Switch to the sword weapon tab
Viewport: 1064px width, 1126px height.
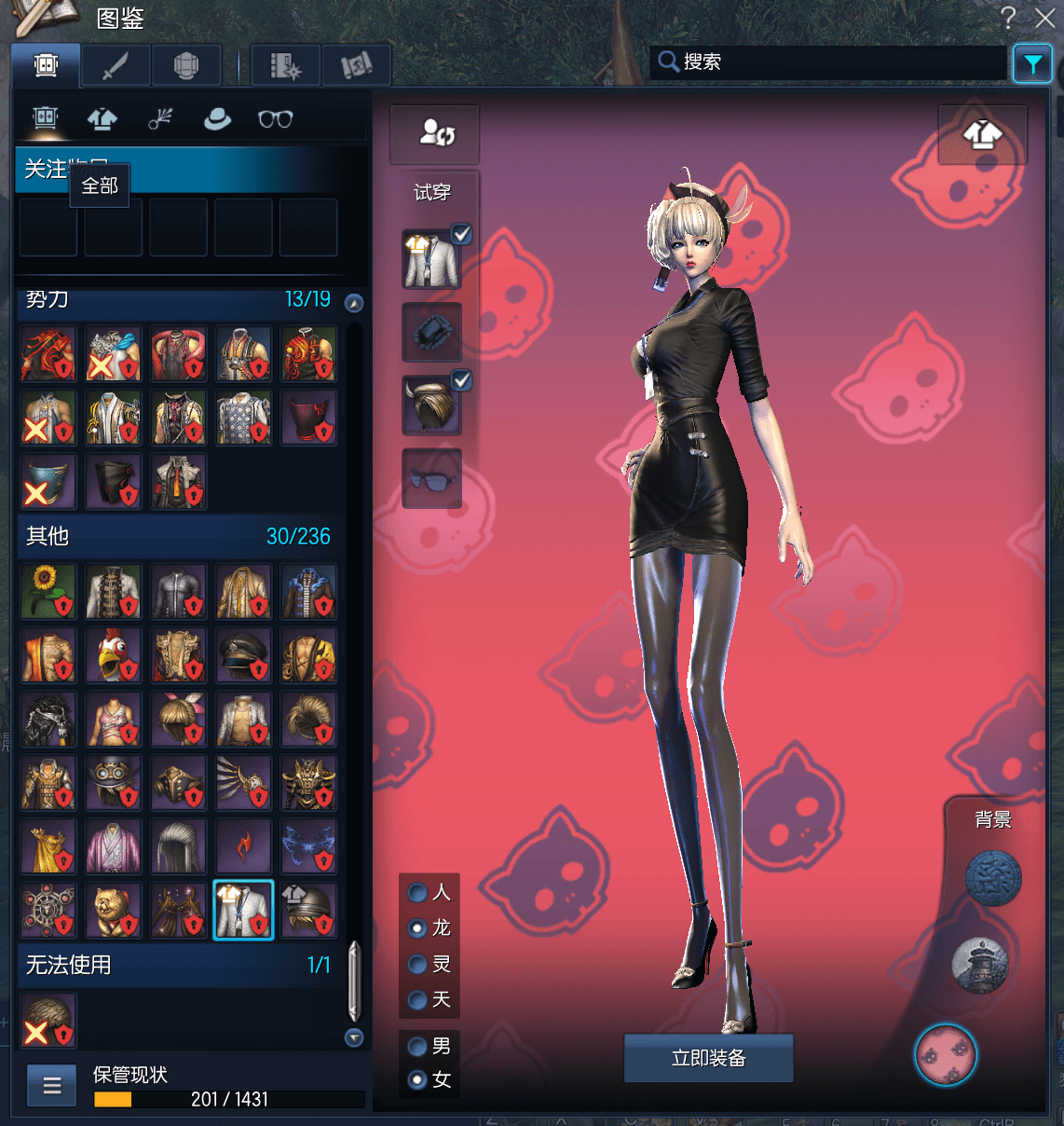click(116, 66)
